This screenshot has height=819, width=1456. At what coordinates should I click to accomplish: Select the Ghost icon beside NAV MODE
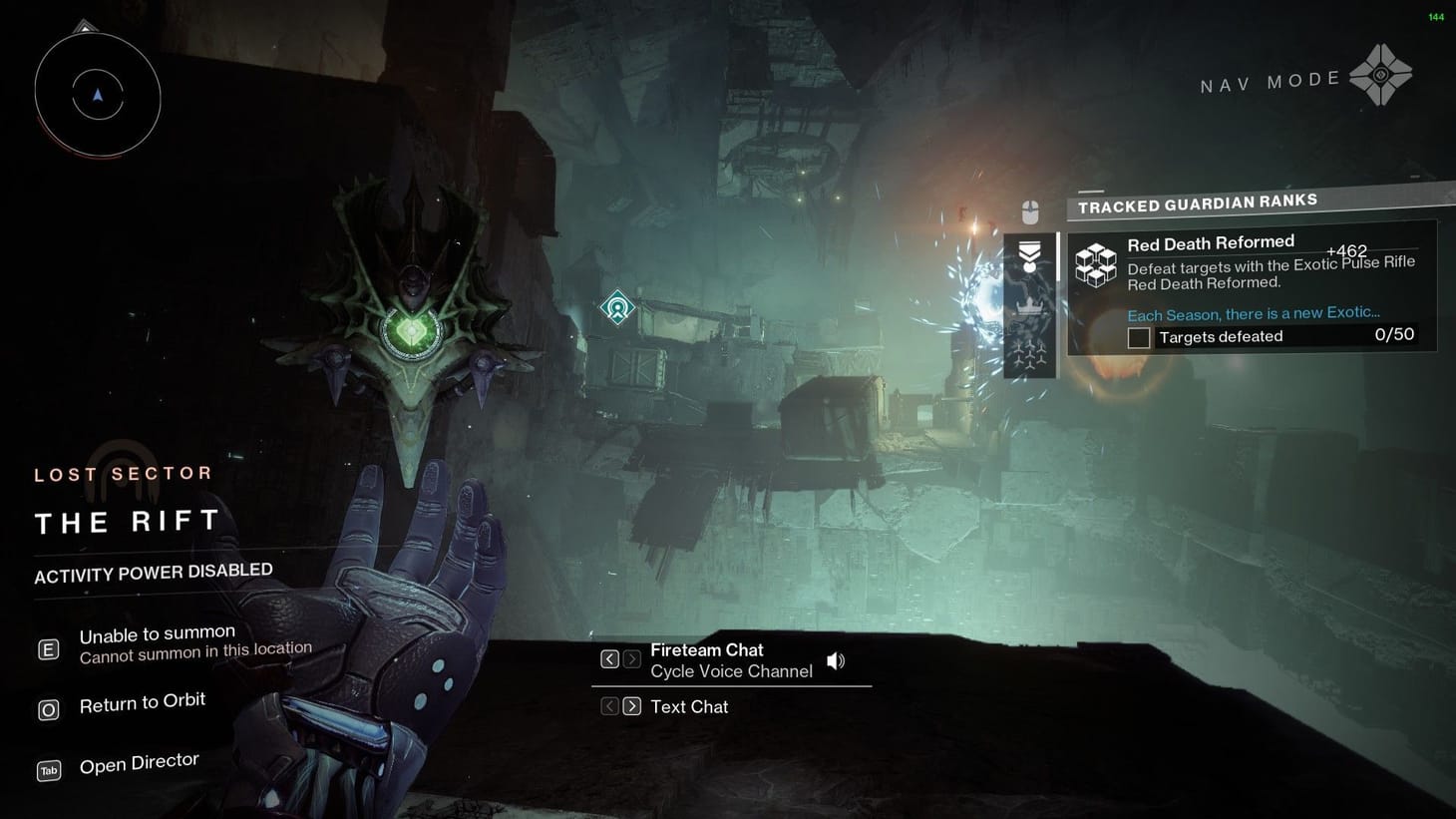(1383, 75)
